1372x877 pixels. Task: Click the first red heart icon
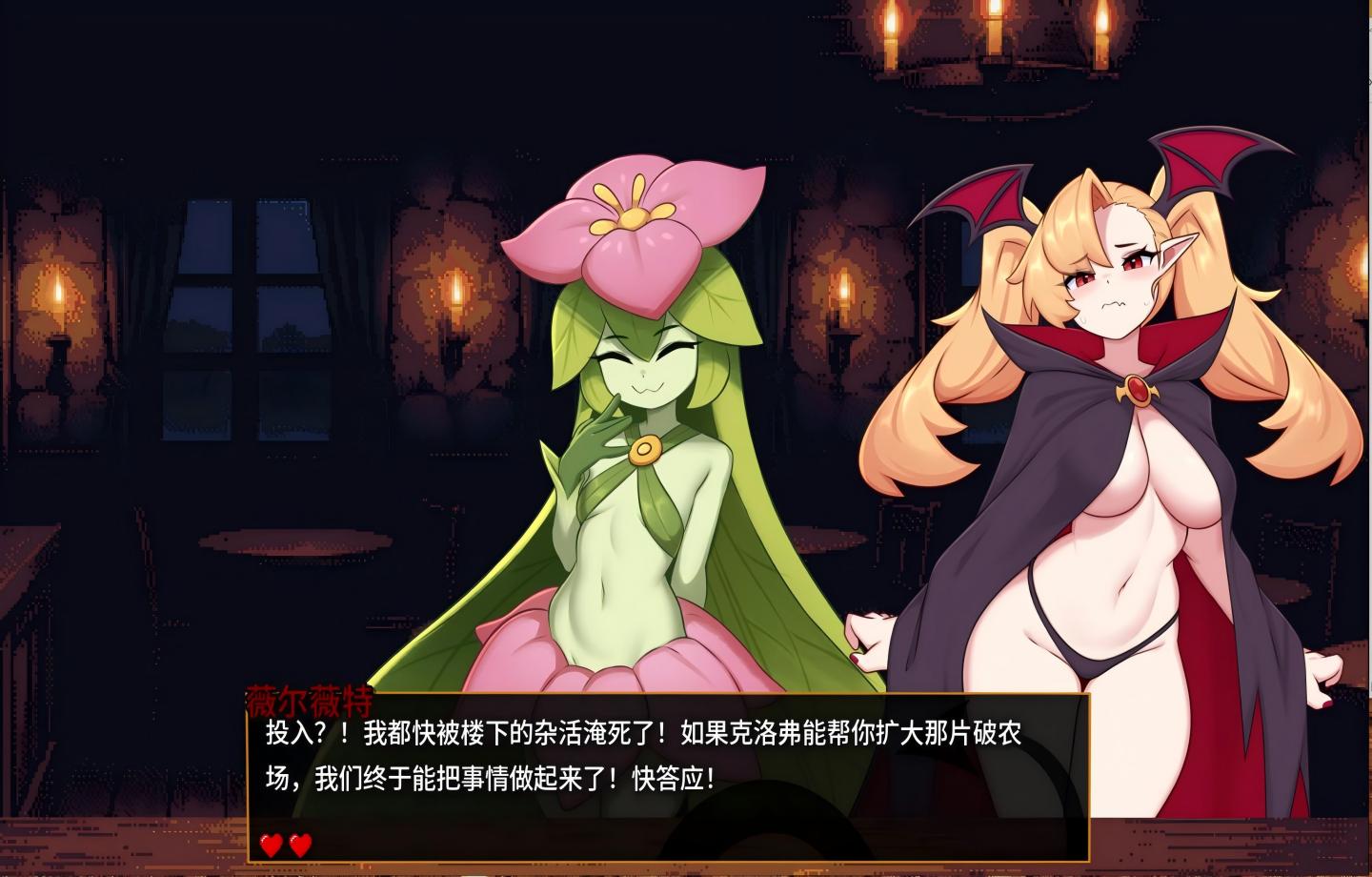268,844
